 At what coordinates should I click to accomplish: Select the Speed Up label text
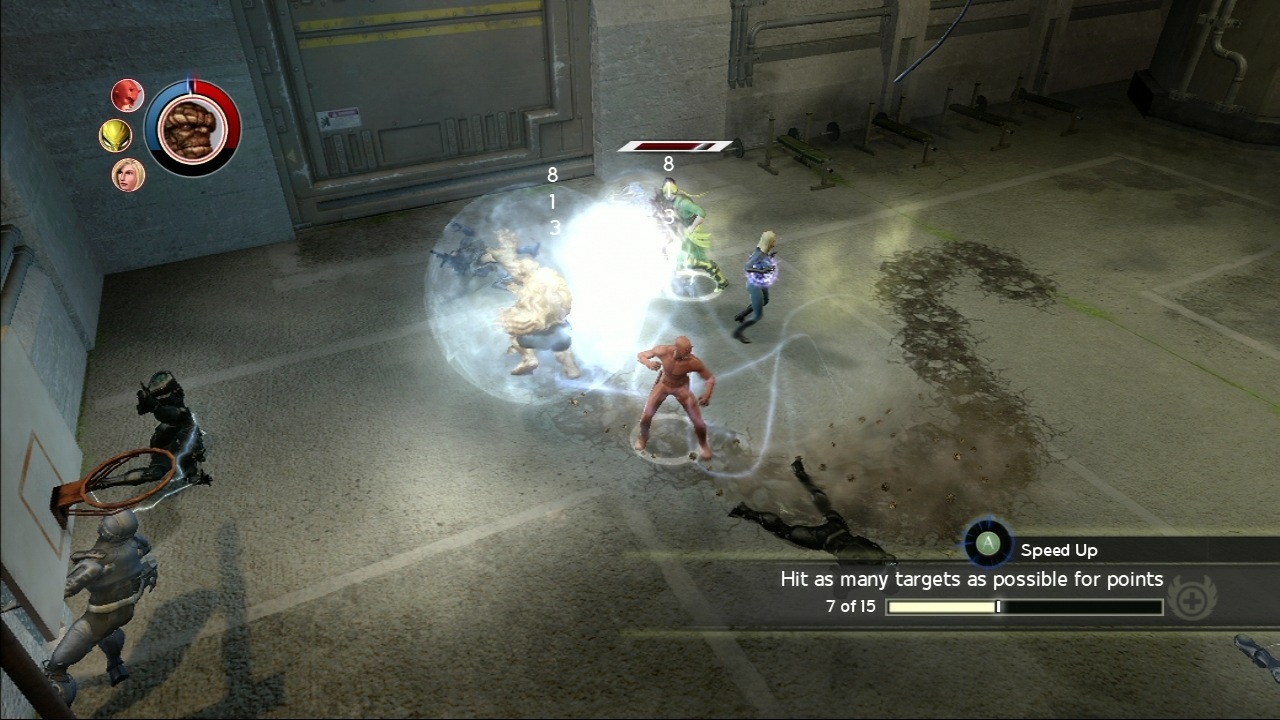click(x=1057, y=549)
